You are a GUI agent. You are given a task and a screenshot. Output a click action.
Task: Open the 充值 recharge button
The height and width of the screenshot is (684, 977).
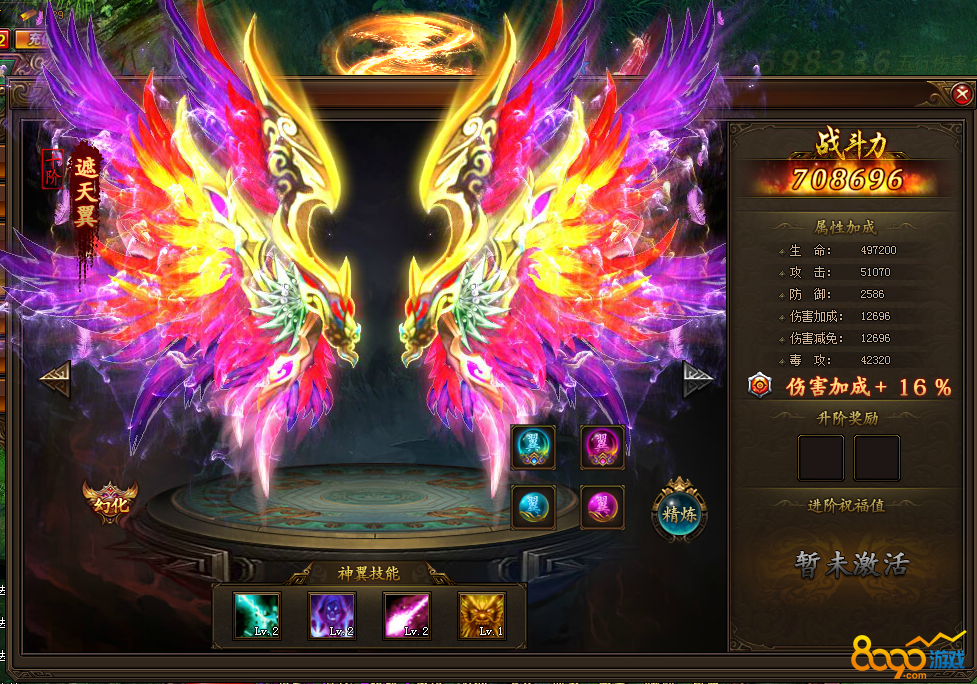click(x=30, y=40)
